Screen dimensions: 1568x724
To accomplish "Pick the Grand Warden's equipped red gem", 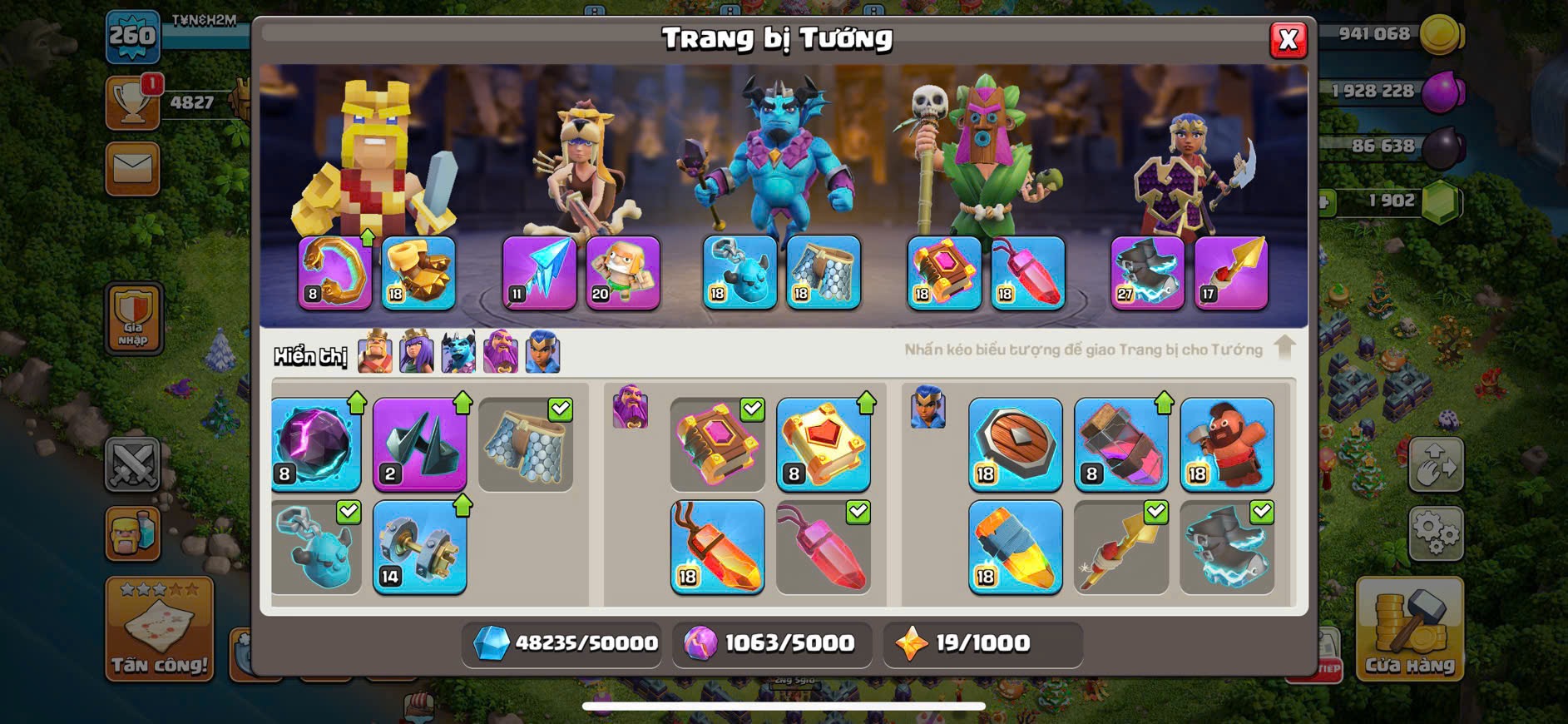I will click(1027, 273).
